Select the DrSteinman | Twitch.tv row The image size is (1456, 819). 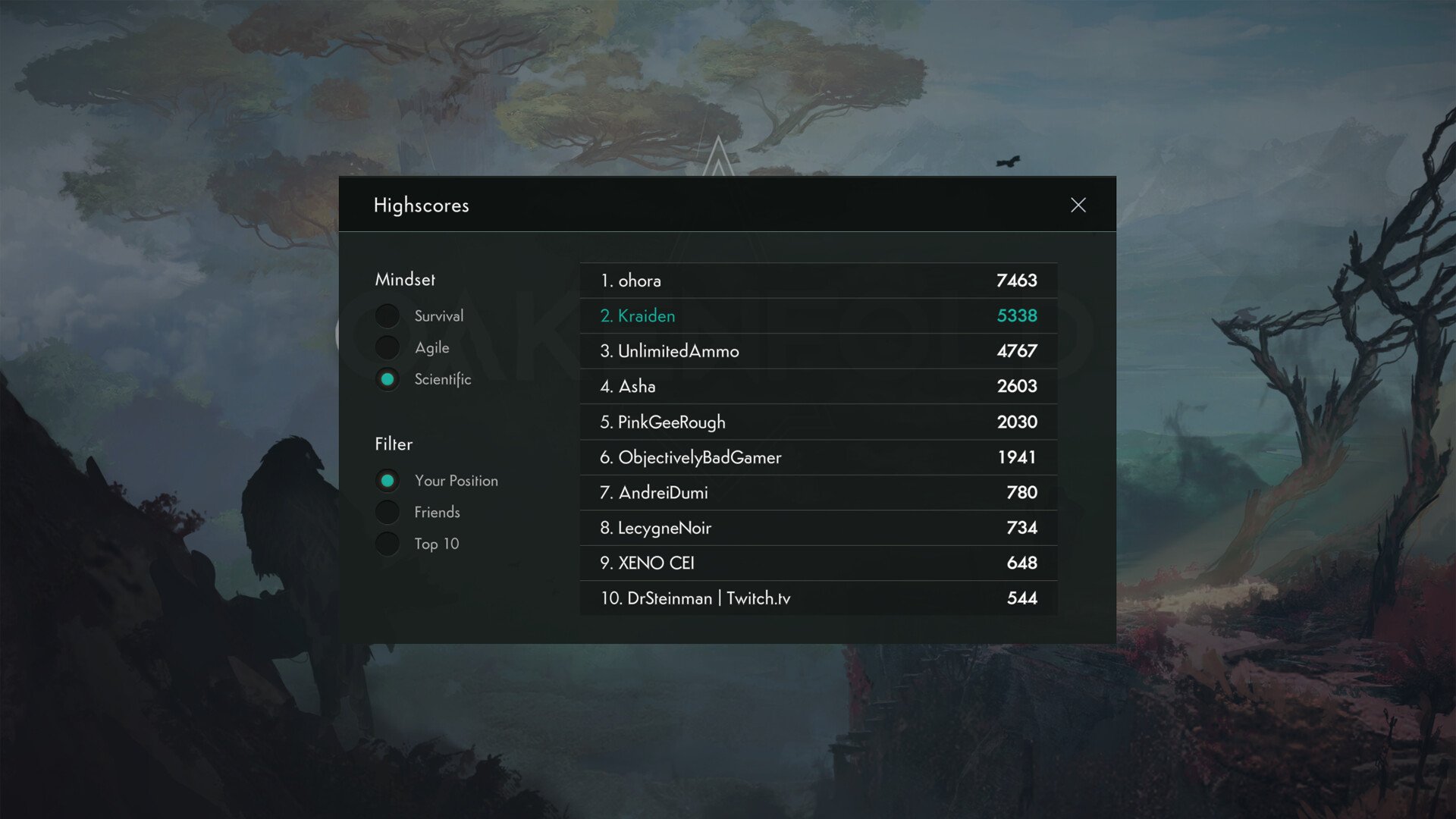[818, 598]
